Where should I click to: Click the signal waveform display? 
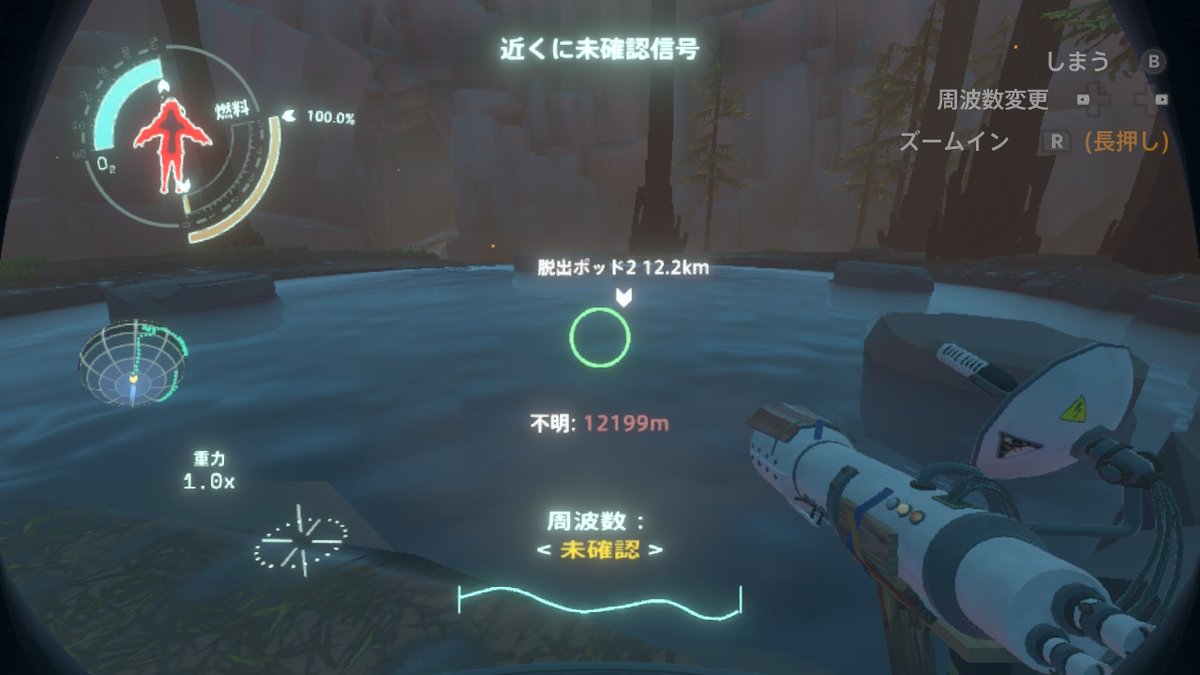[x=600, y=600]
